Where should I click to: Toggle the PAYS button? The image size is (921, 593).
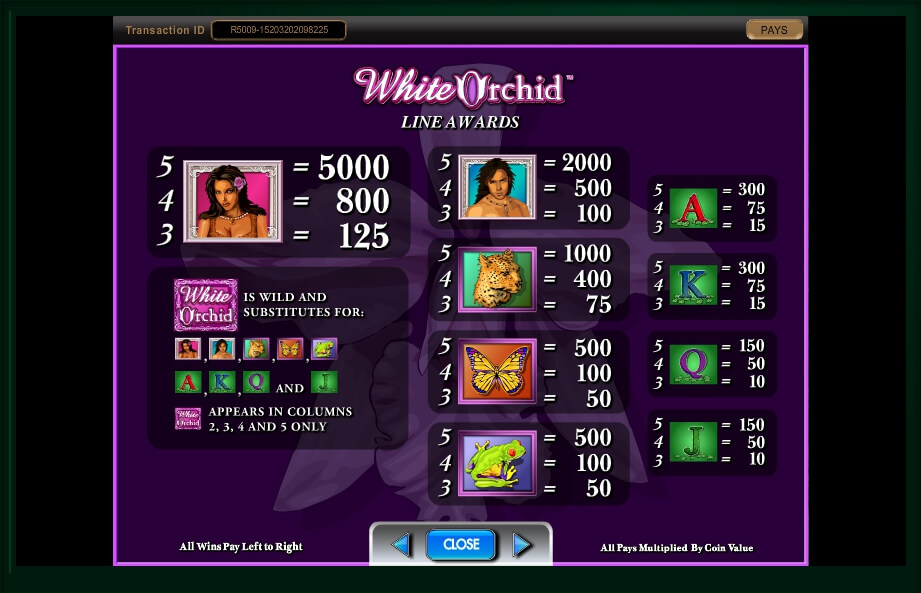coord(774,30)
